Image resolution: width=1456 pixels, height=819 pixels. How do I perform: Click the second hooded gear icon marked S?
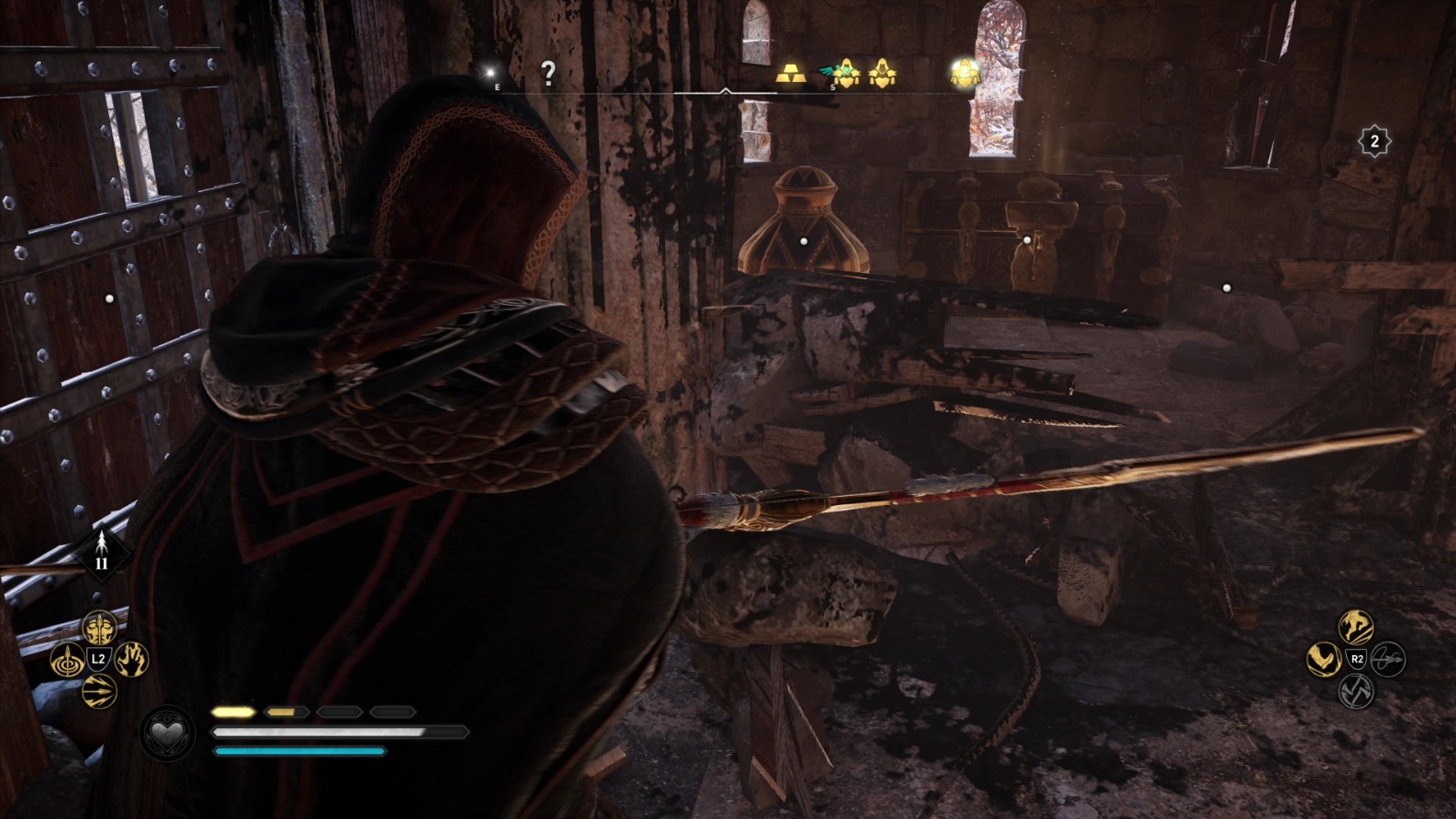point(883,73)
